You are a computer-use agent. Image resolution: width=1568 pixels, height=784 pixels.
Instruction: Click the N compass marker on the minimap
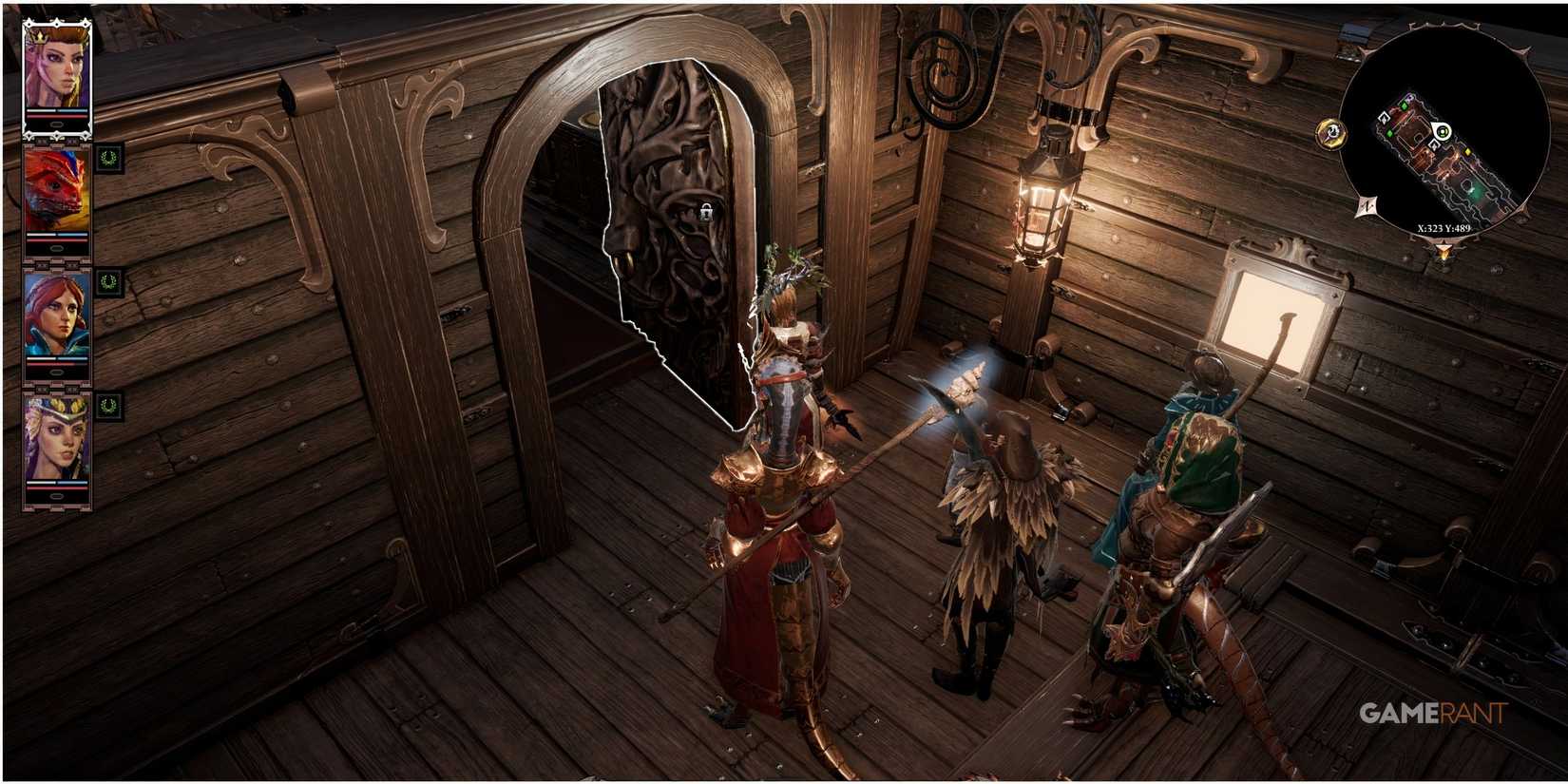pyautogui.click(x=1365, y=205)
